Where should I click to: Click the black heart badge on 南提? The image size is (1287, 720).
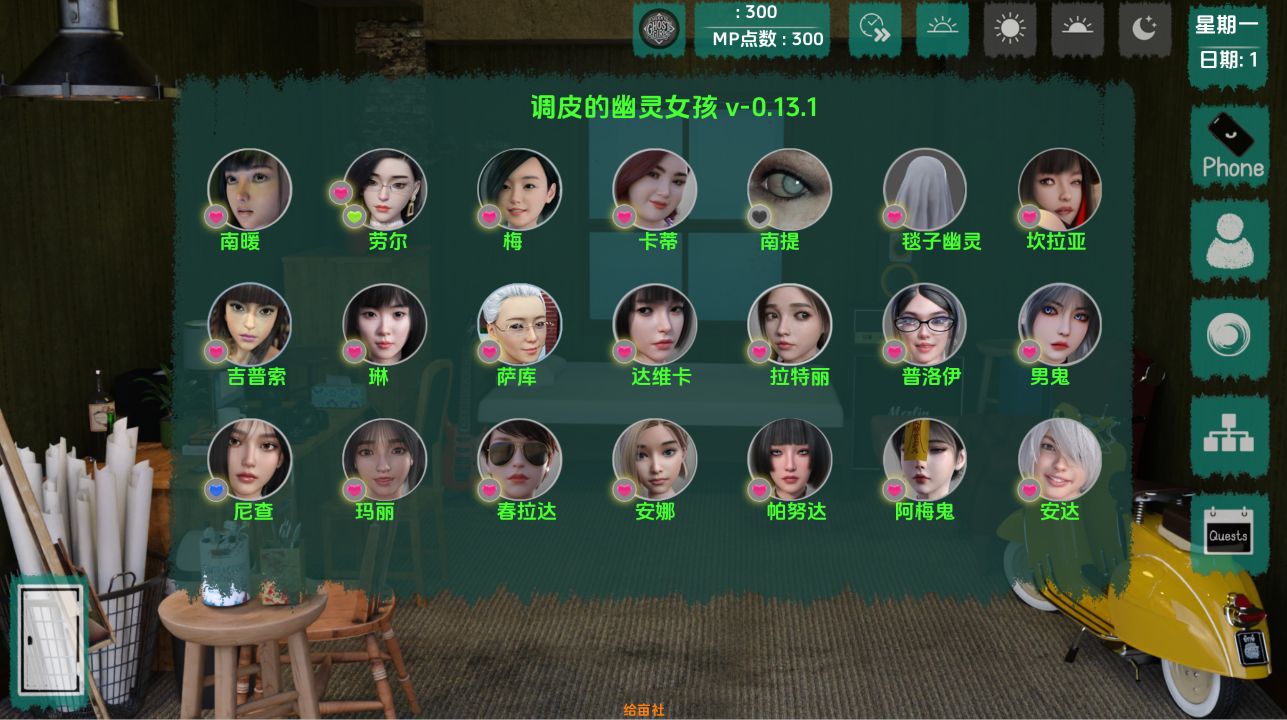758,215
